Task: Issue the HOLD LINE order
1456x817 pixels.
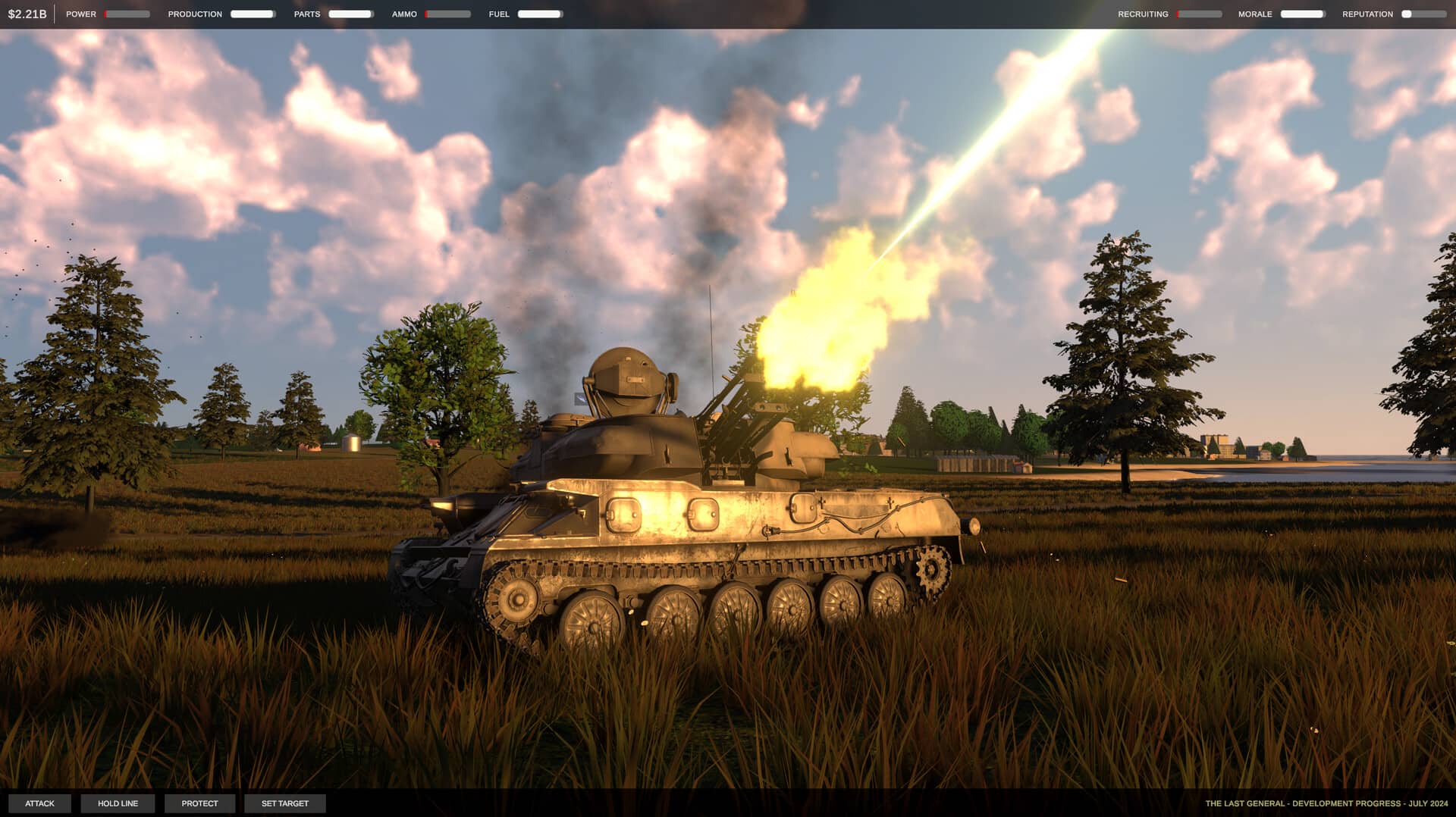Action: 118,803
